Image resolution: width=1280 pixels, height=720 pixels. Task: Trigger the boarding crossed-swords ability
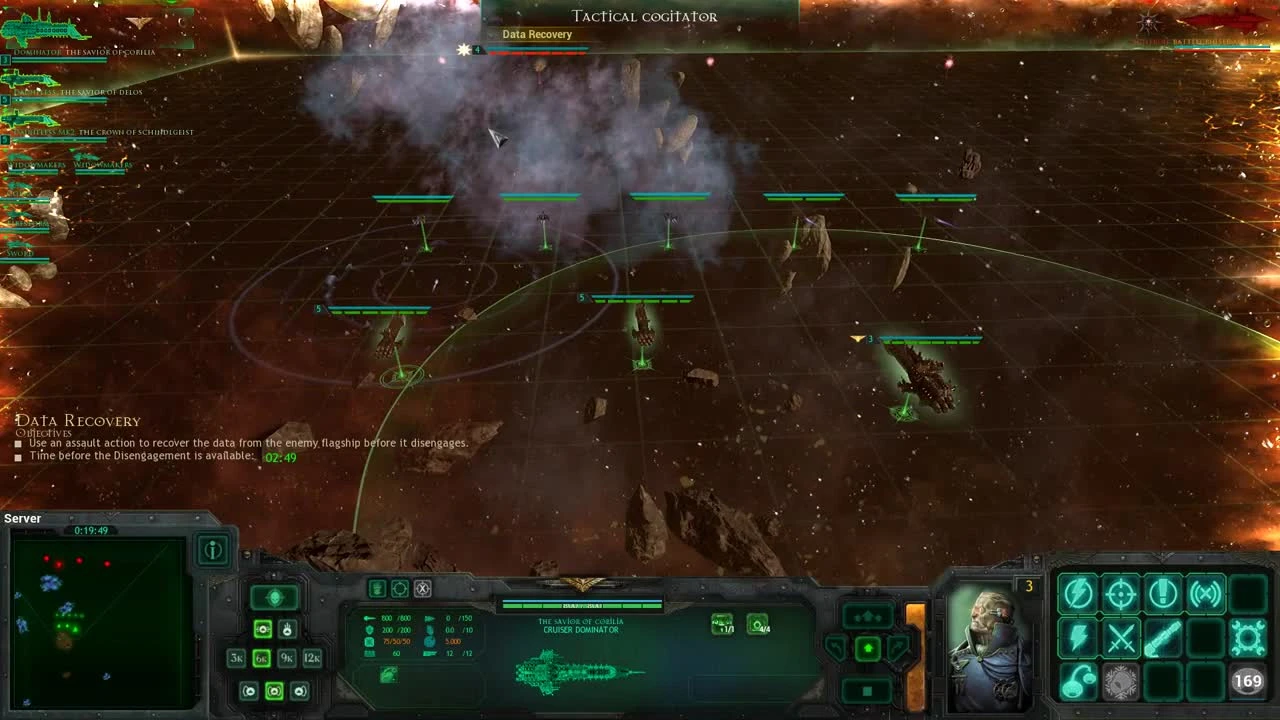[x=1121, y=638]
